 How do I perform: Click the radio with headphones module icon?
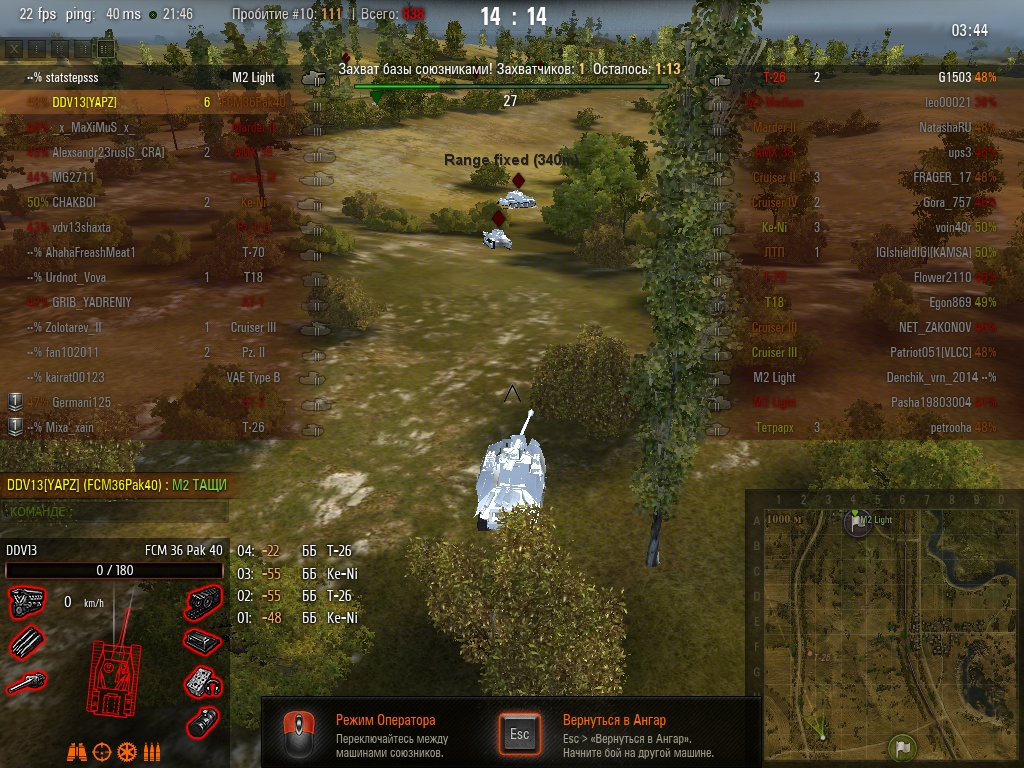[x=203, y=683]
